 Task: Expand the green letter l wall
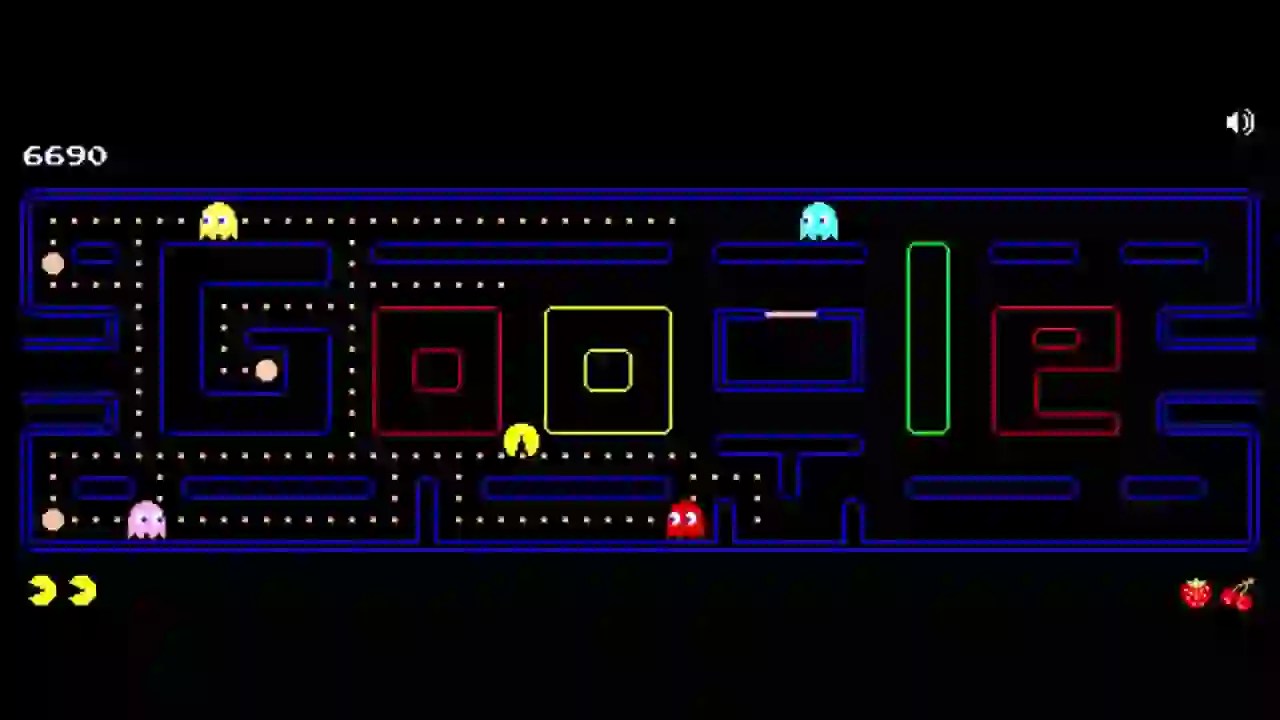point(927,337)
